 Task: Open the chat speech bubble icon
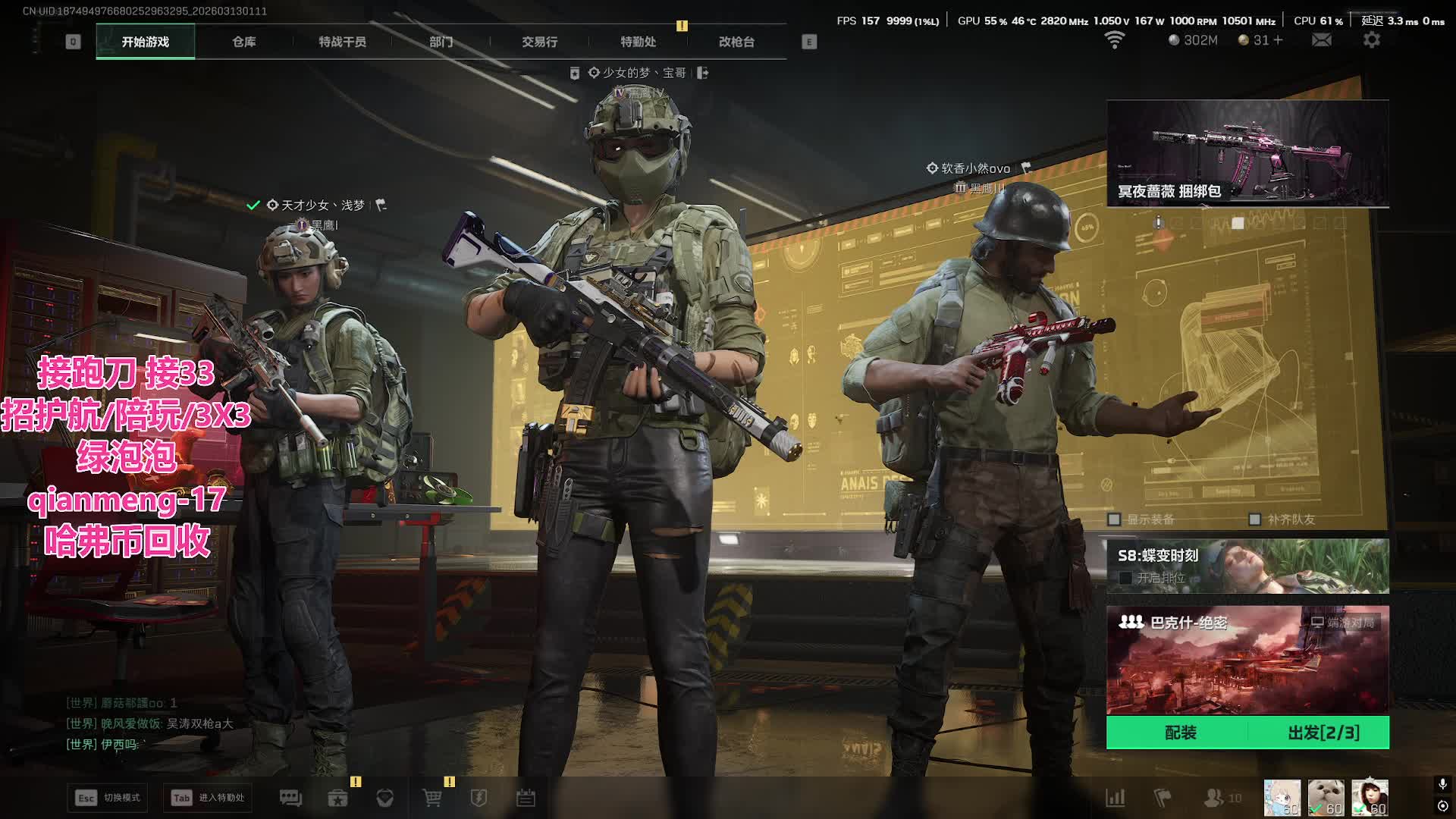click(290, 798)
